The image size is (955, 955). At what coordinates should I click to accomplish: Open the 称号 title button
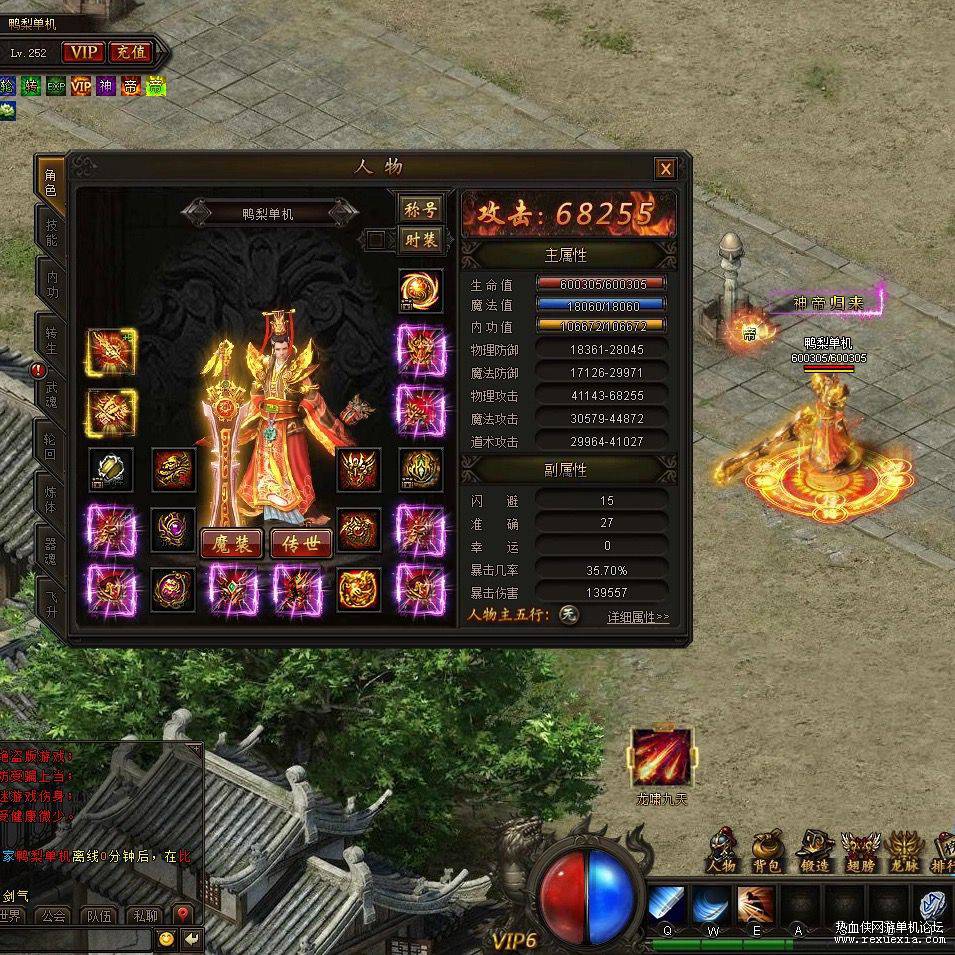pyautogui.click(x=421, y=208)
